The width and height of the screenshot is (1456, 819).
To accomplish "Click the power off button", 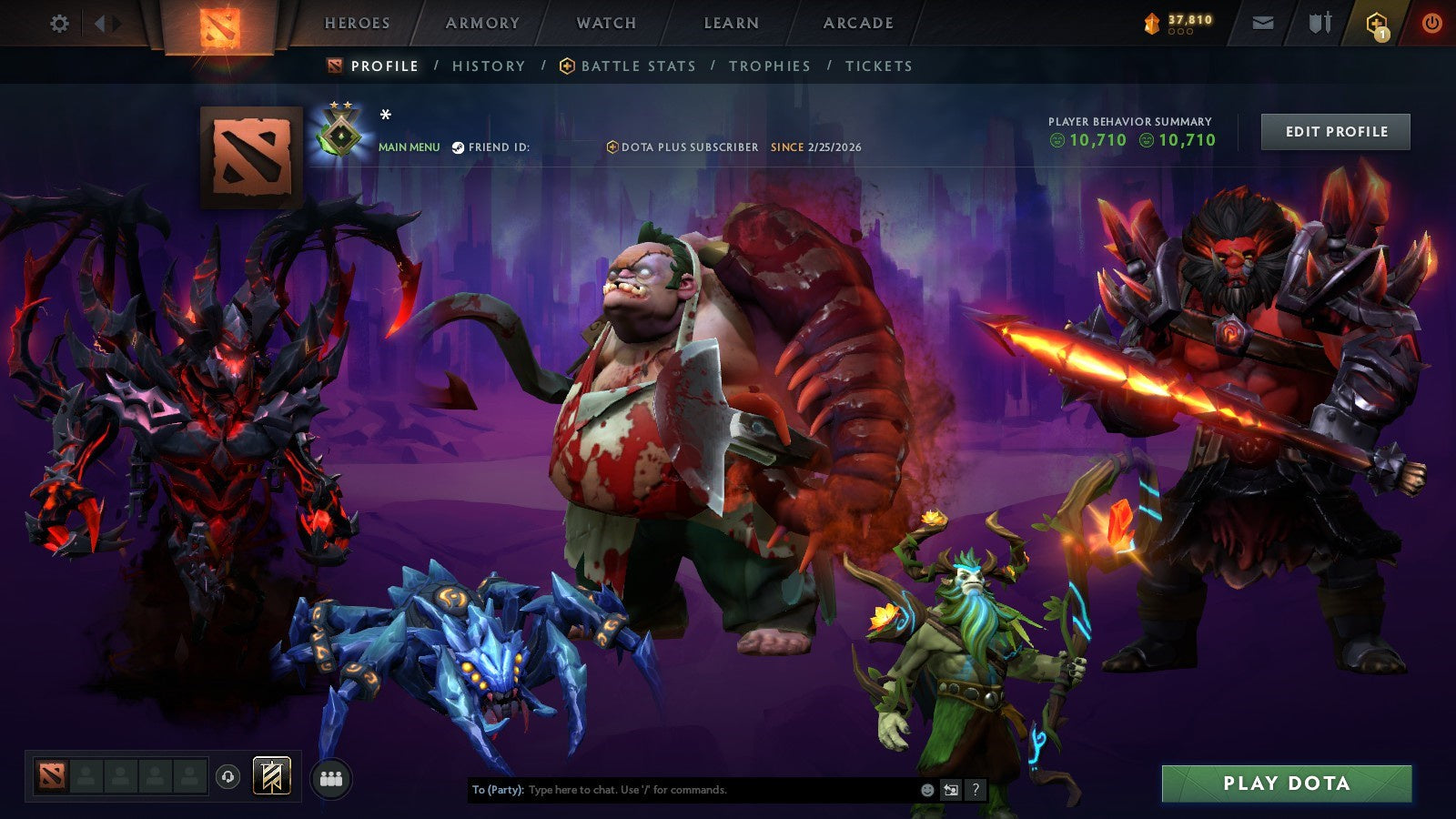I will click(x=1431, y=21).
